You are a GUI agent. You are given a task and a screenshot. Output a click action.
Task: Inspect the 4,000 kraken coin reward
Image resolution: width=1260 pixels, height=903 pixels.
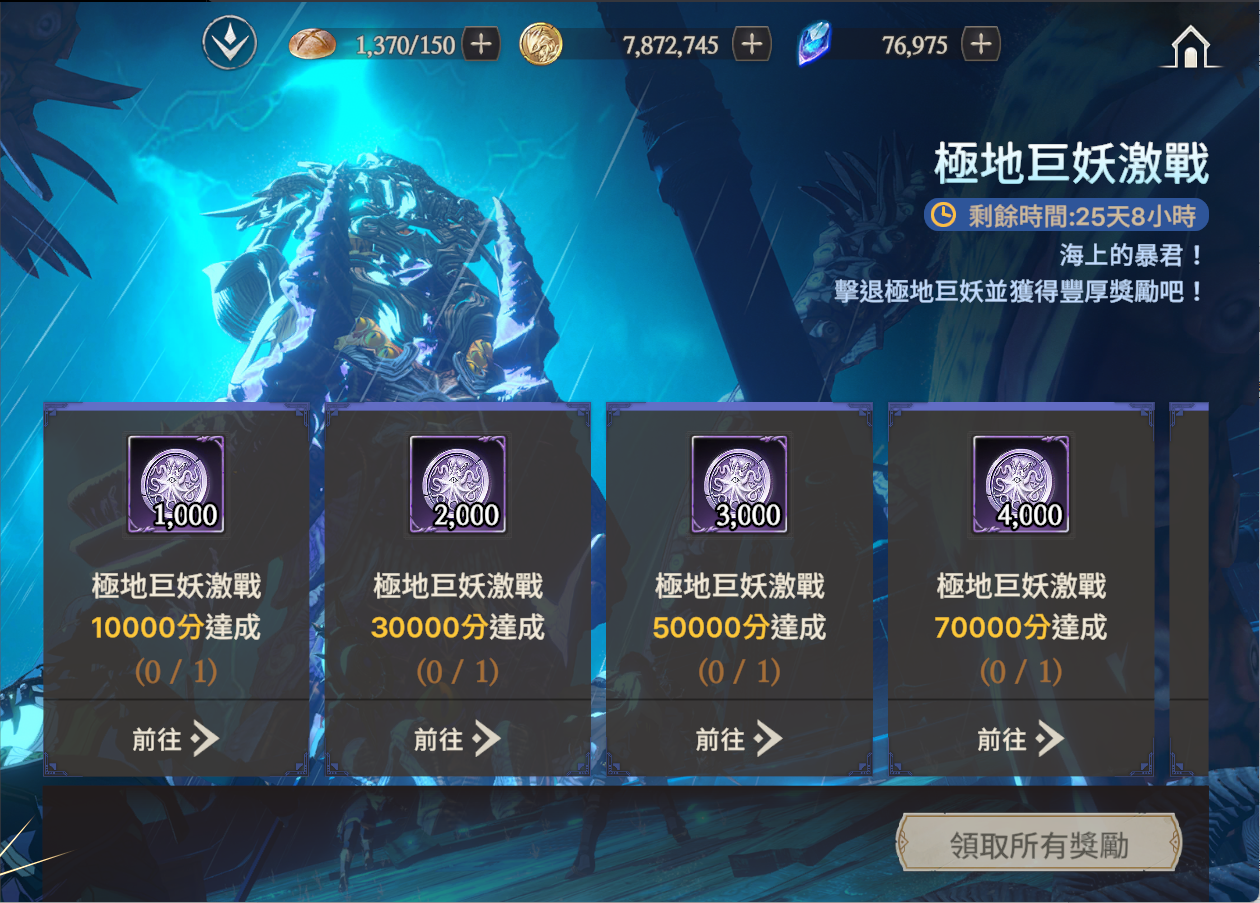(1021, 484)
